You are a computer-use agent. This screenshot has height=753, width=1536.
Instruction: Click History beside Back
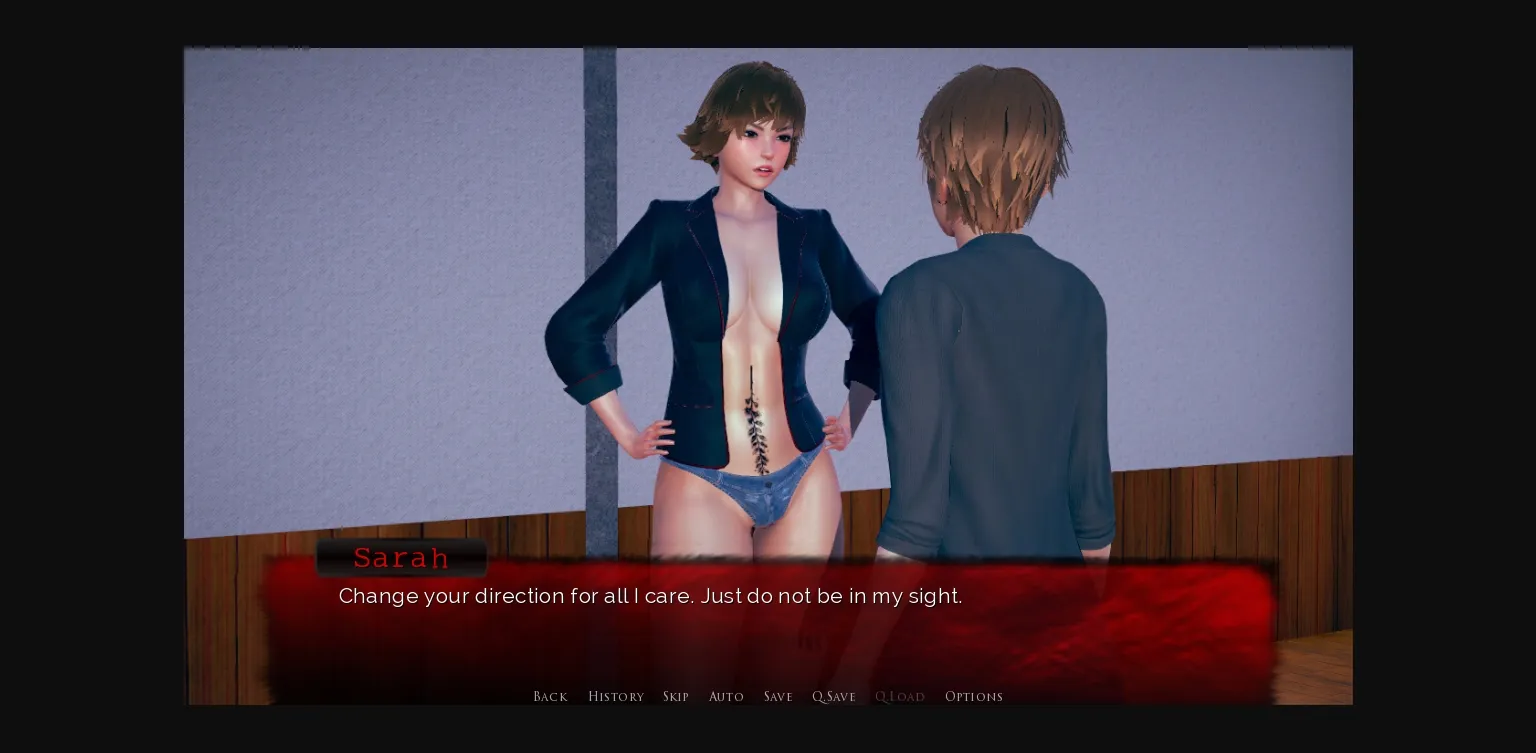pos(616,696)
